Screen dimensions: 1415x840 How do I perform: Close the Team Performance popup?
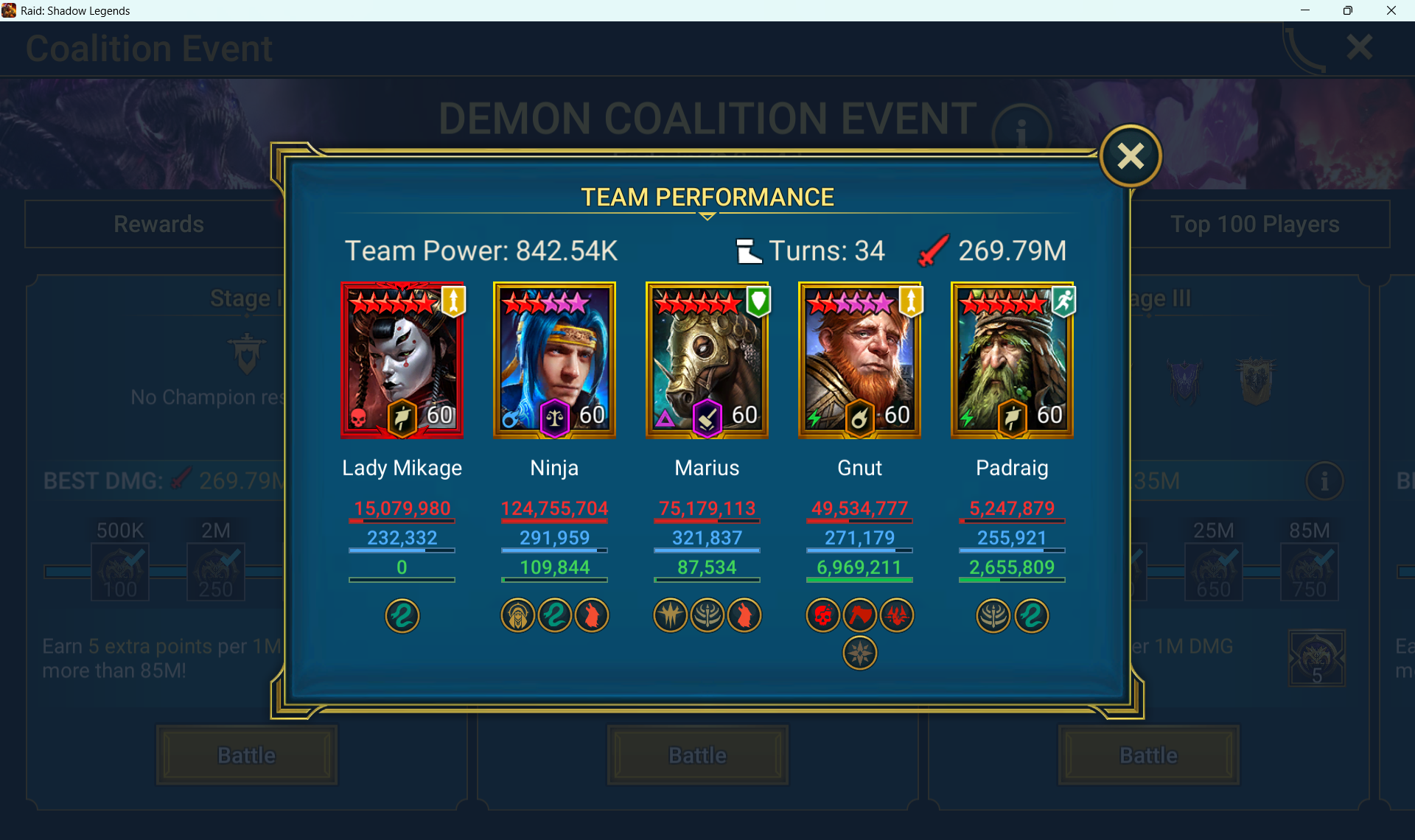1130,156
